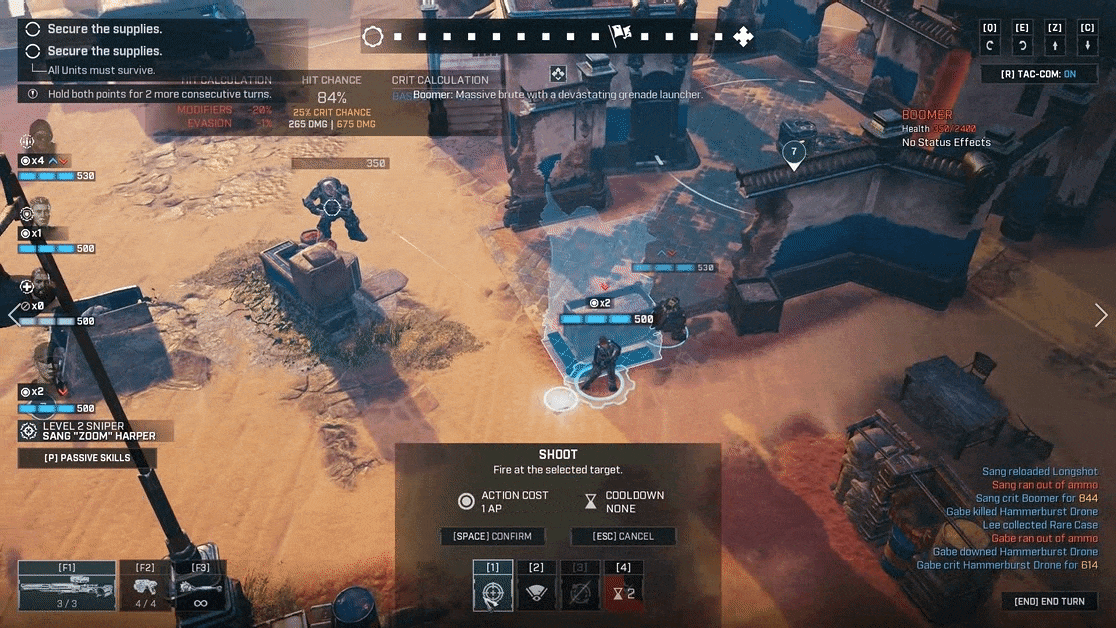Choose the grenade slot with infinite ammo
The height and width of the screenshot is (628, 1116).
click(200, 587)
